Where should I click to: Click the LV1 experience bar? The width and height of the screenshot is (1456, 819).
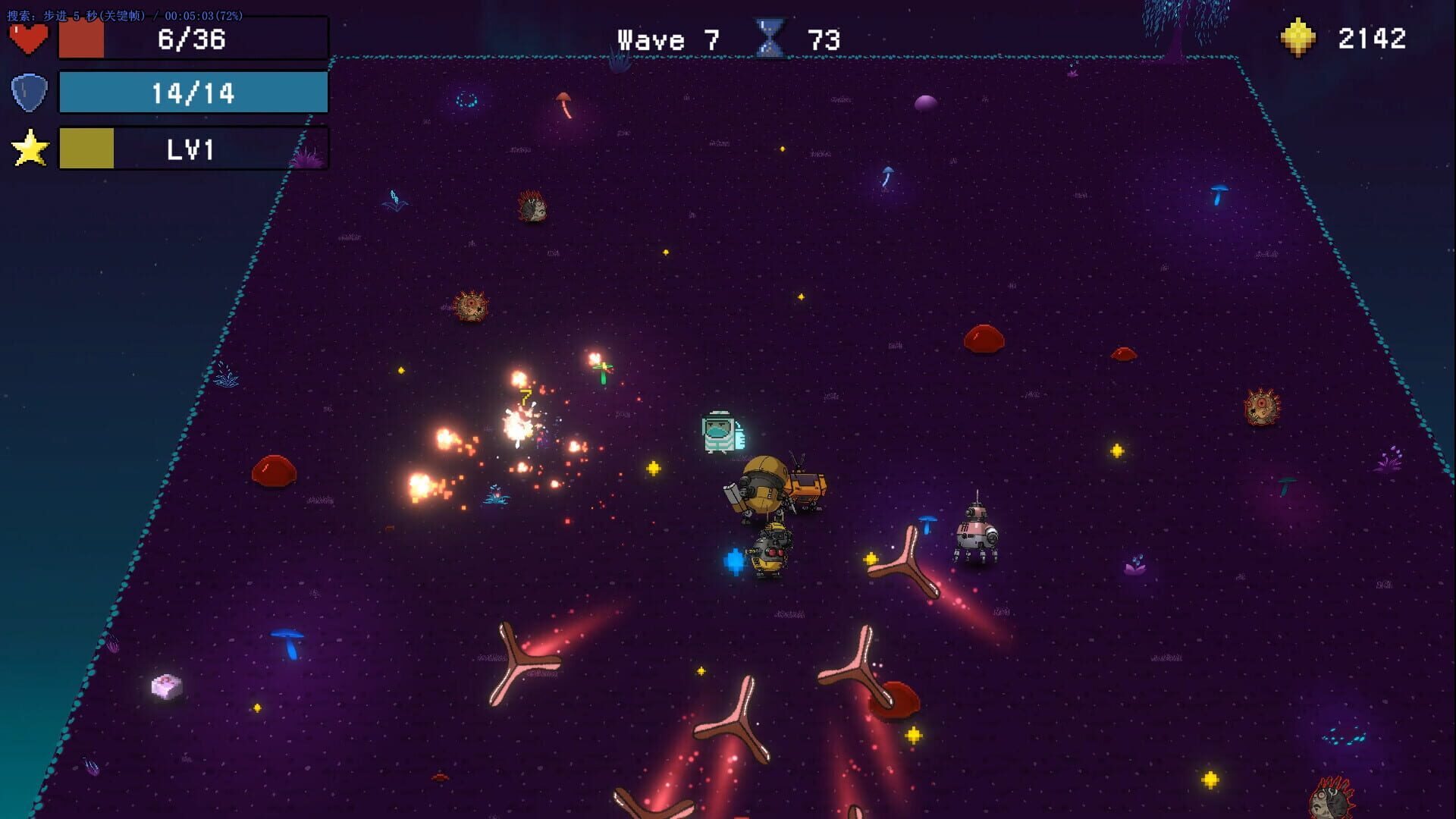pos(192,148)
